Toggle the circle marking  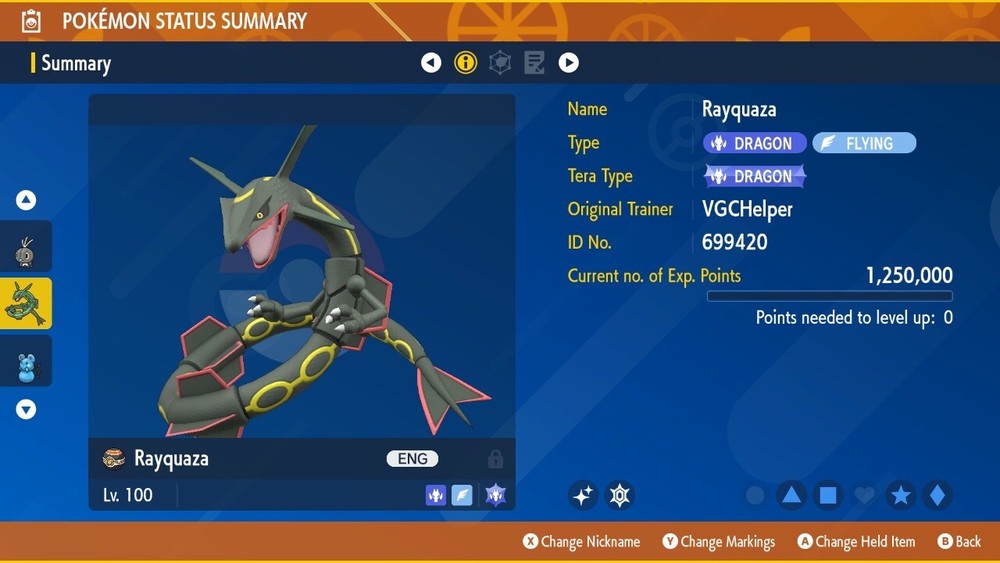[756, 495]
